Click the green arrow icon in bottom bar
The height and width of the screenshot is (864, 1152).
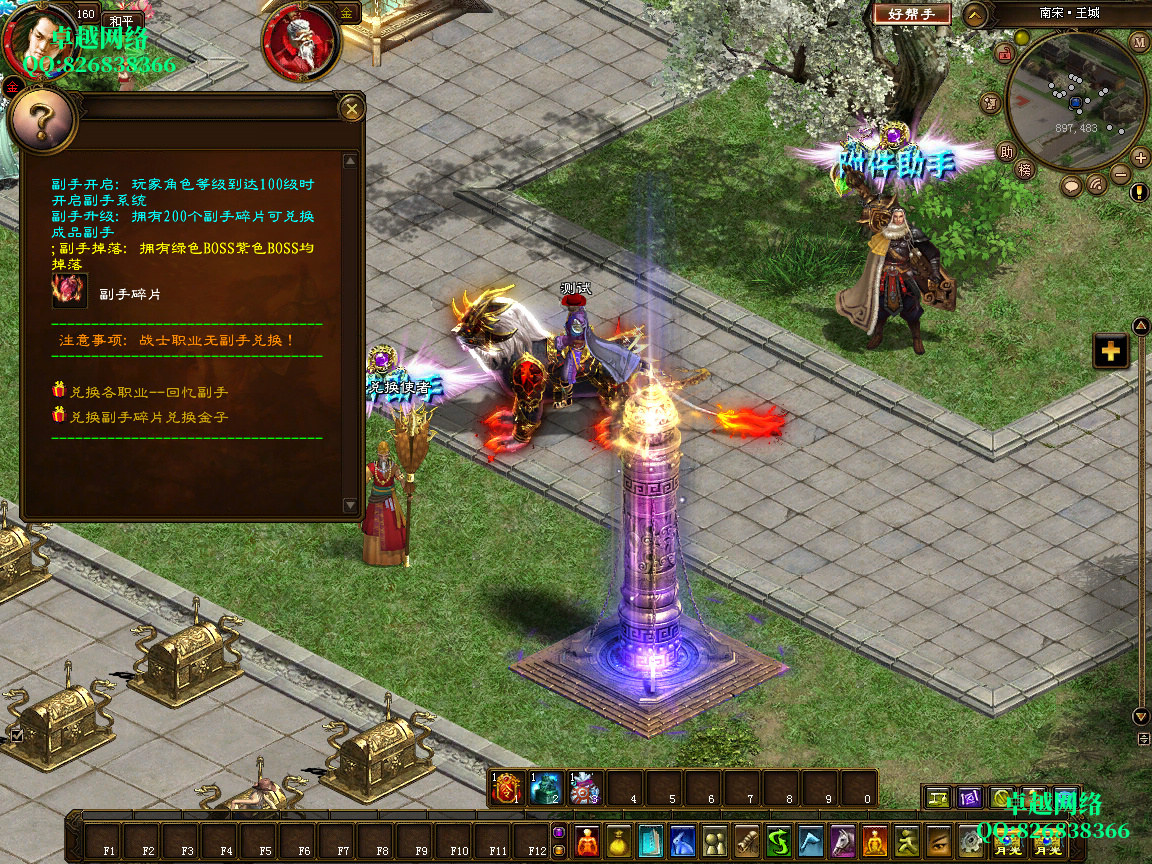tap(779, 841)
